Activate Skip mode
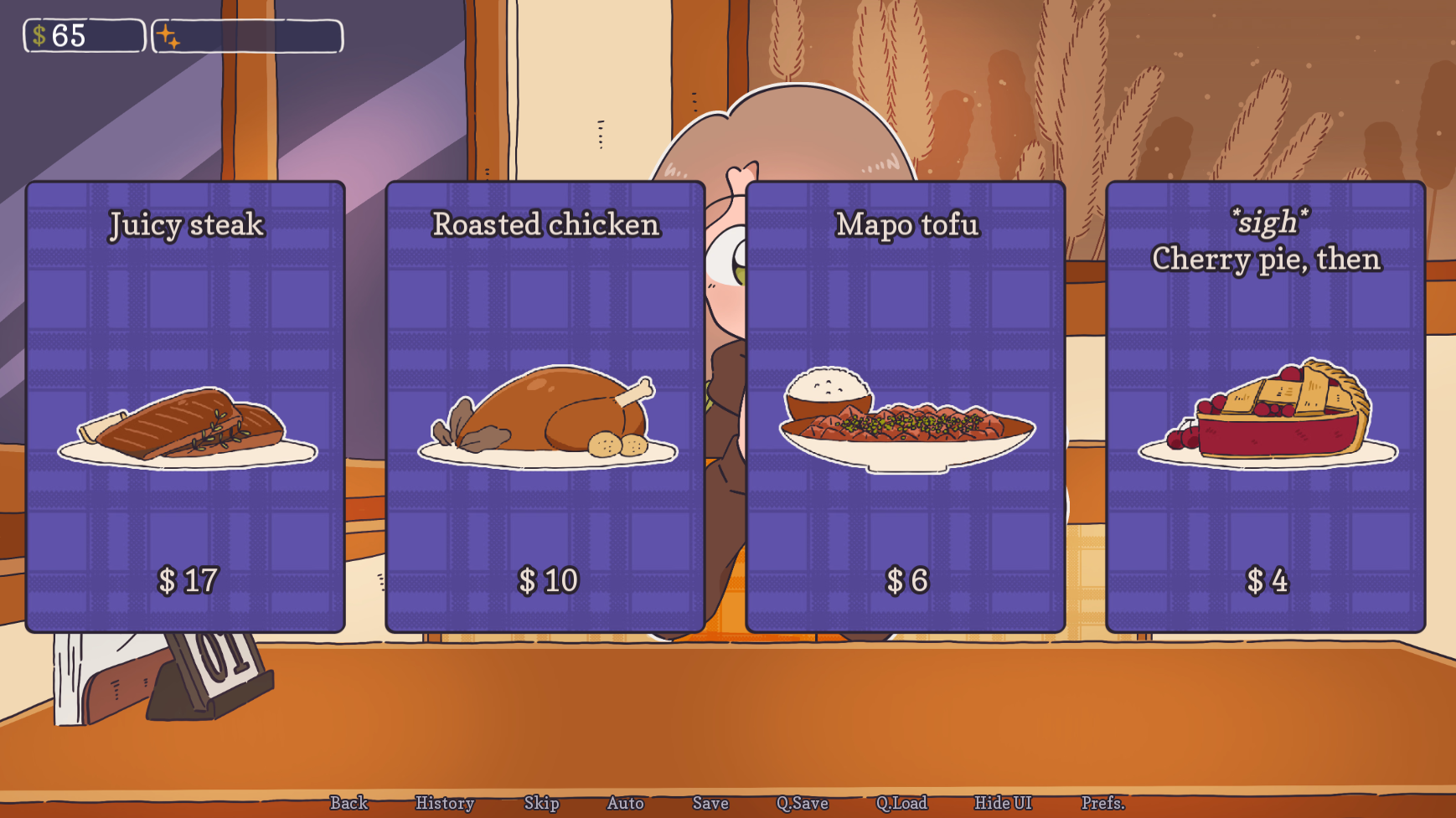 (541, 803)
